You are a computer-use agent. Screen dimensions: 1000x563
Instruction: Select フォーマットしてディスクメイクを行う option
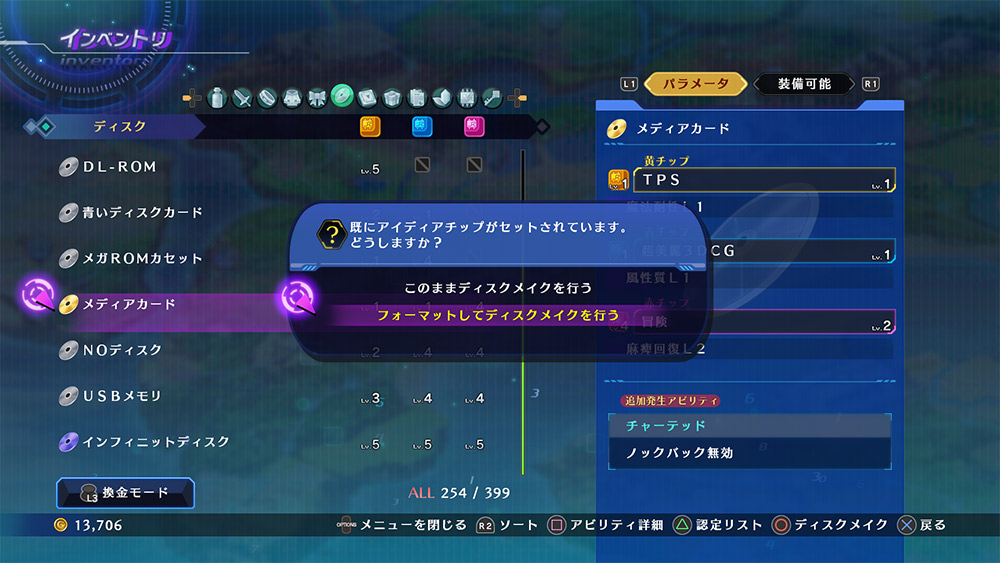pos(498,314)
